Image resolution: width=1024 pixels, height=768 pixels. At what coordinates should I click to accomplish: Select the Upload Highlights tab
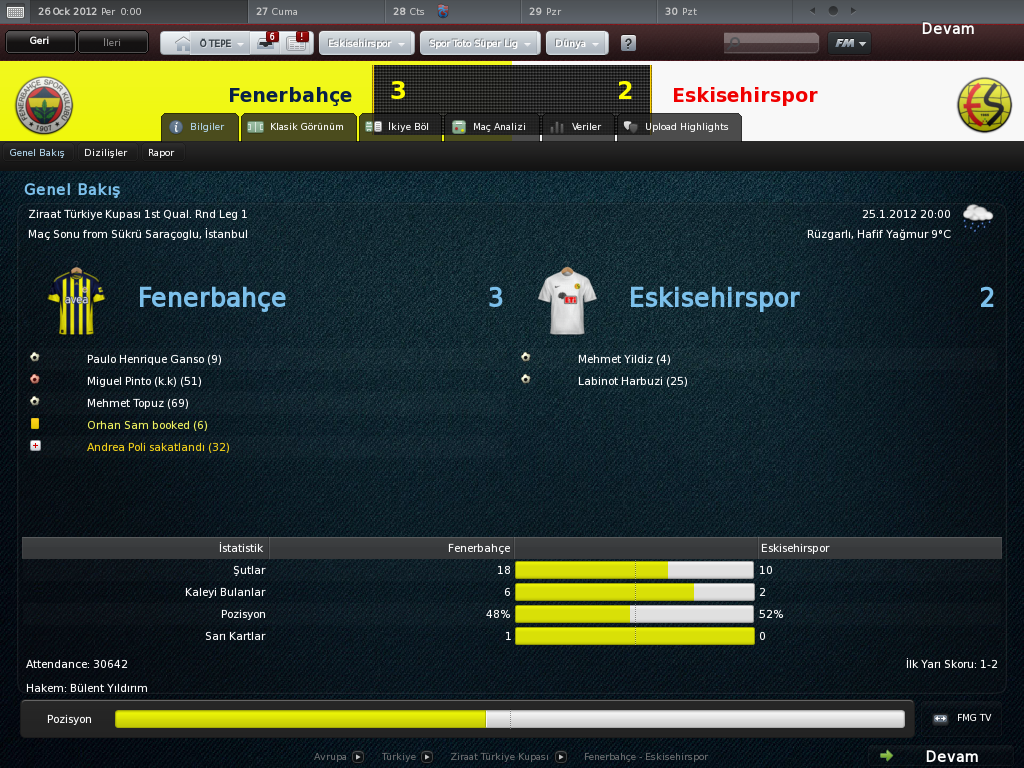pos(677,127)
